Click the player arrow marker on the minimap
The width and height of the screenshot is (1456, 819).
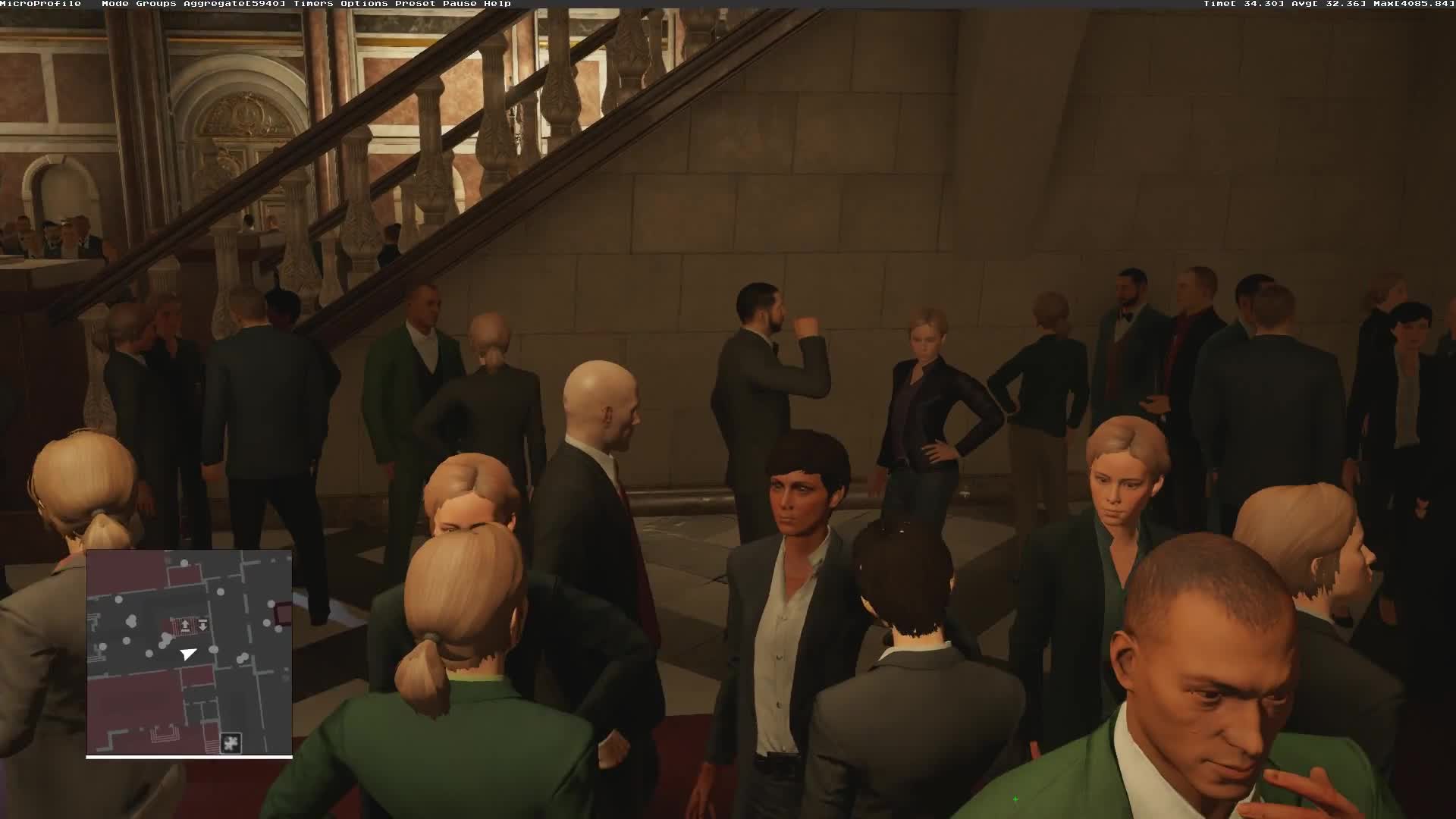pyautogui.click(x=188, y=654)
